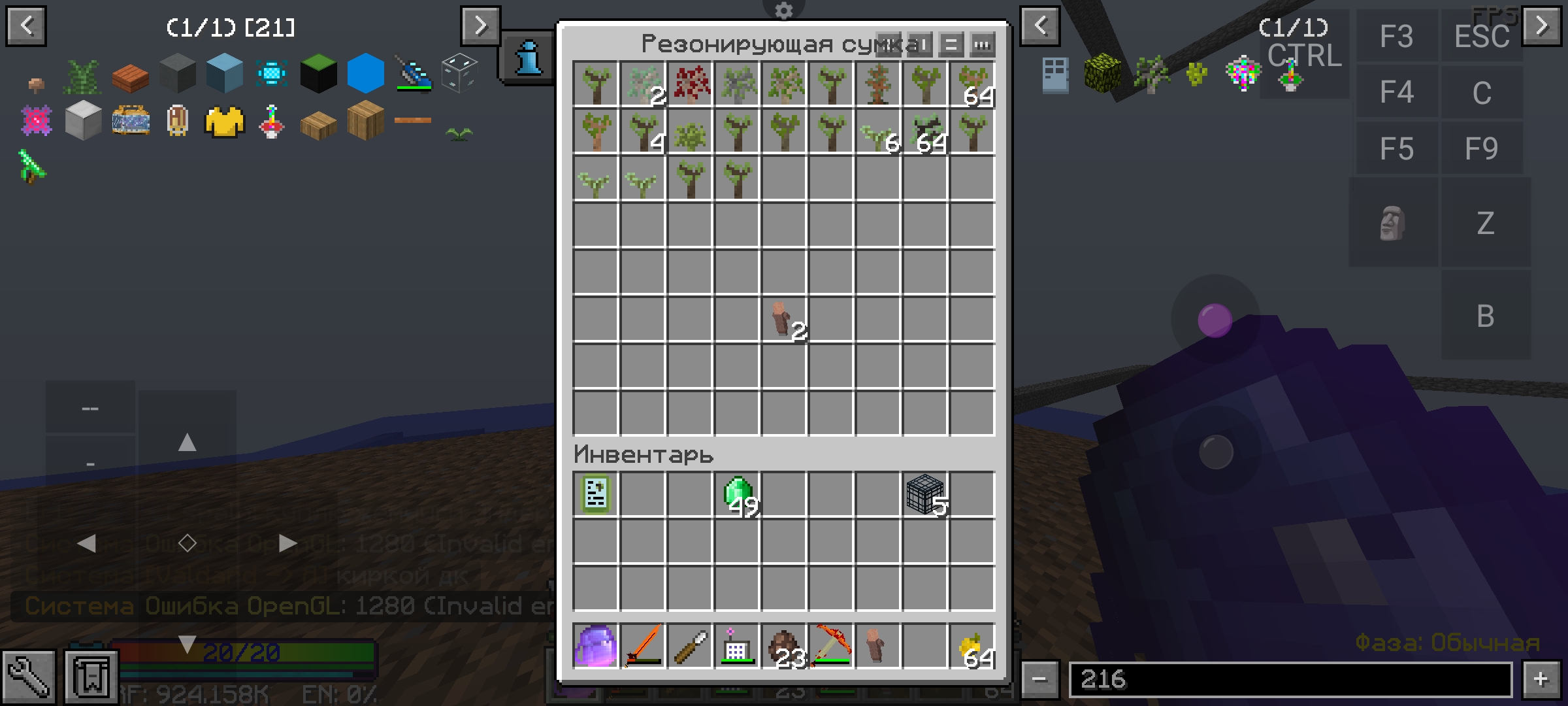Click the plus stepper next to 216
This screenshot has height=706, width=1568.
point(1541,679)
